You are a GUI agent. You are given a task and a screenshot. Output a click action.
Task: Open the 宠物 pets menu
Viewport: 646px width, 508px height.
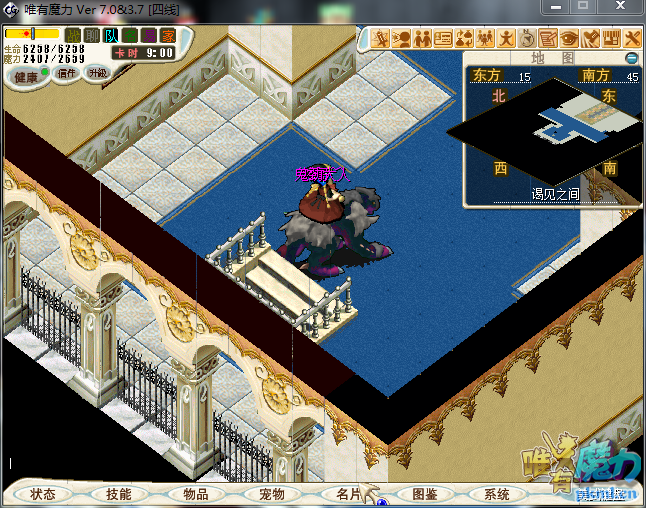pos(272,494)
